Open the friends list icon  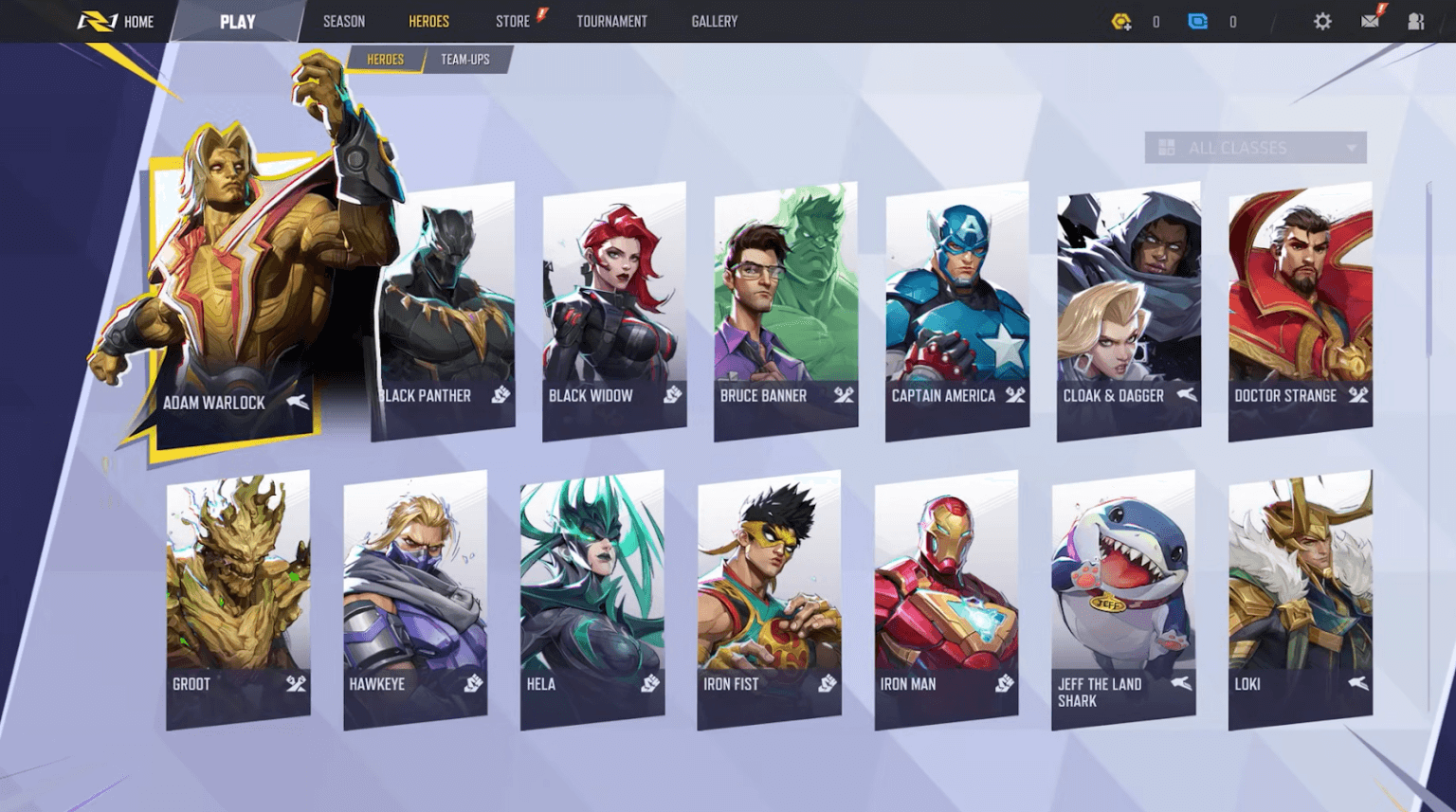[1416, 21]
